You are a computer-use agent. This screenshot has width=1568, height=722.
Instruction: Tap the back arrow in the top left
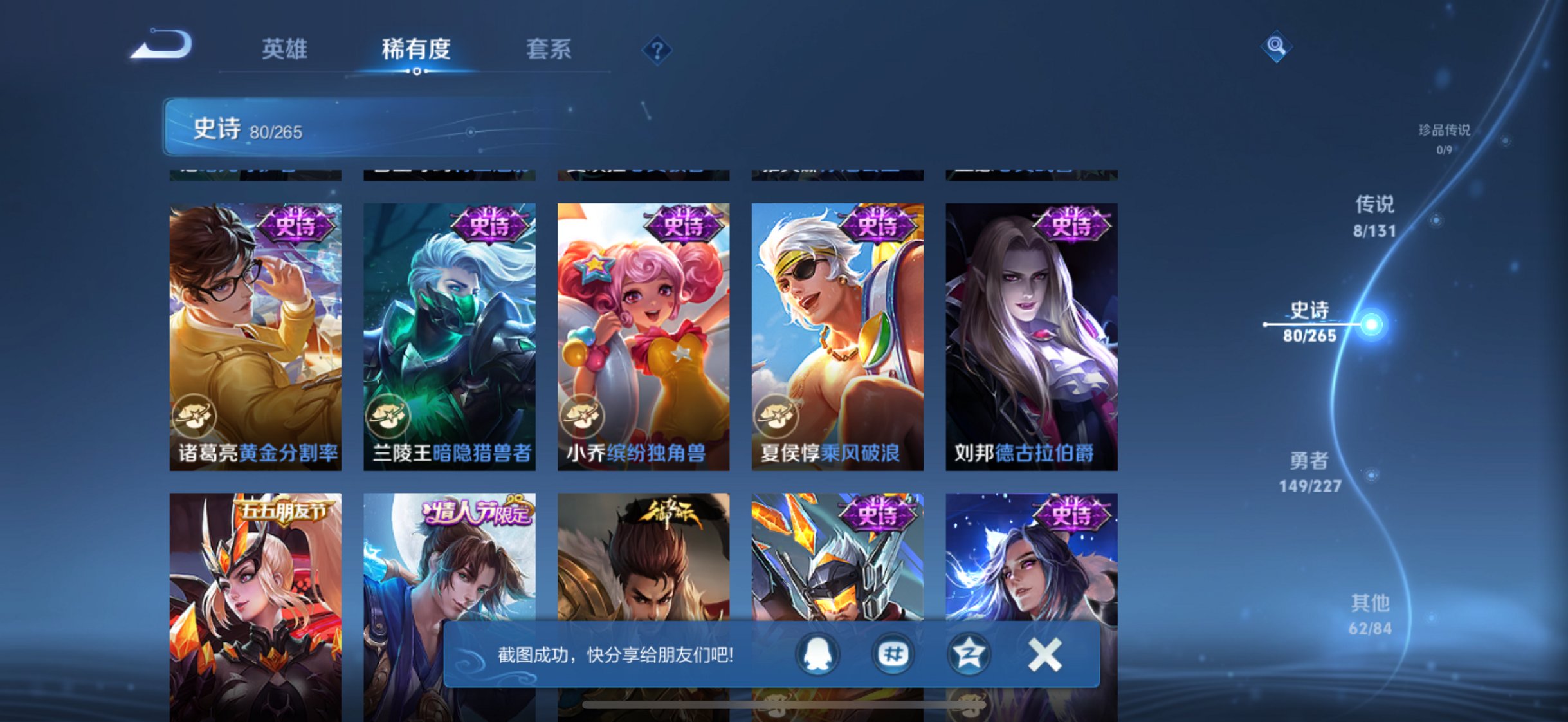160,47
